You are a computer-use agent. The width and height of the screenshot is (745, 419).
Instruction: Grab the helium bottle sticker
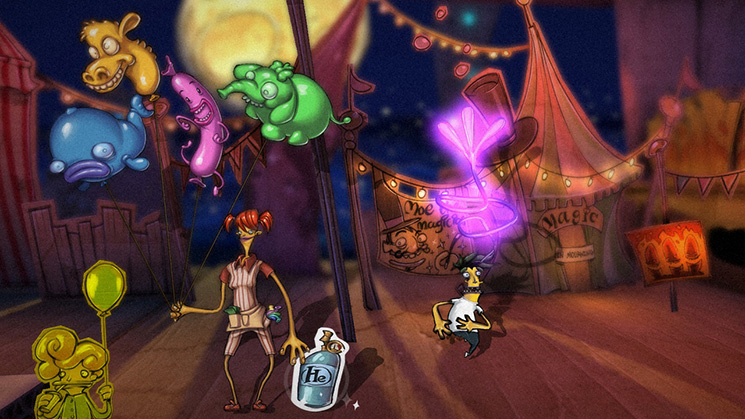(315, 372)
